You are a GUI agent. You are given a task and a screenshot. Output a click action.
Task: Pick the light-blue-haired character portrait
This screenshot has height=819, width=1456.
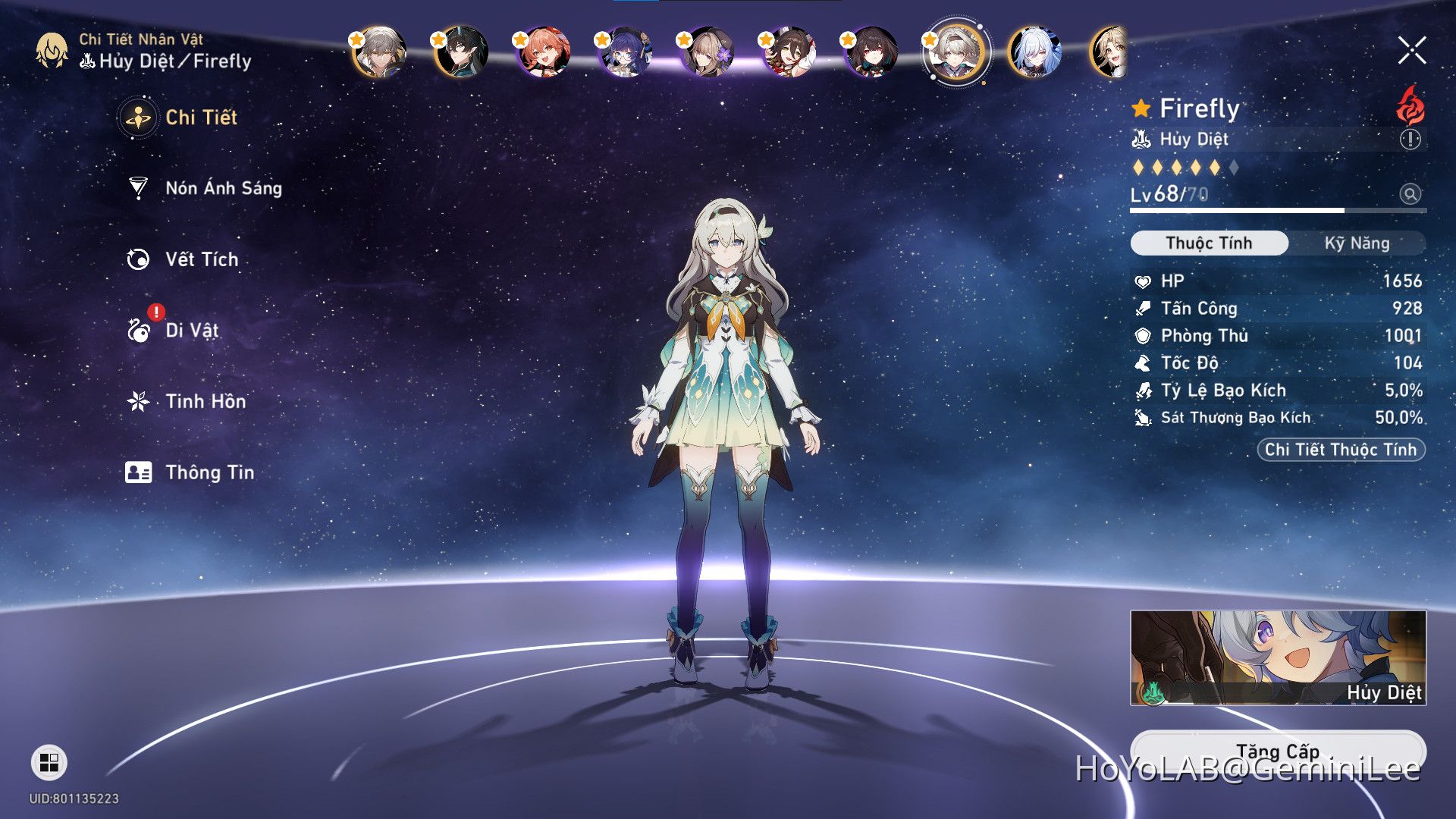[x=1035, y=52]
